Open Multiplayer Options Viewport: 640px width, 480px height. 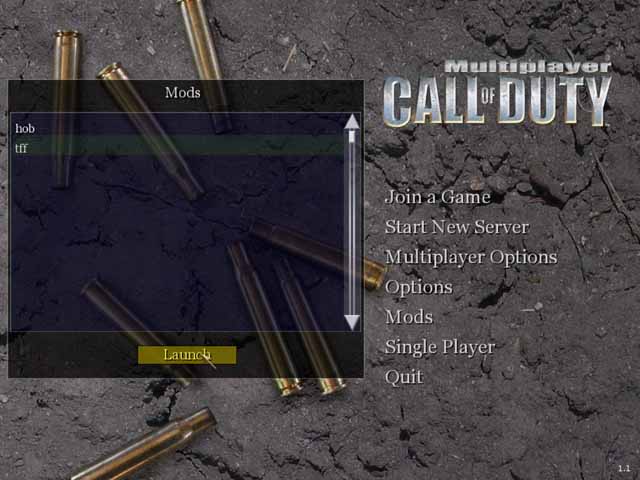[x=470, y=257]
